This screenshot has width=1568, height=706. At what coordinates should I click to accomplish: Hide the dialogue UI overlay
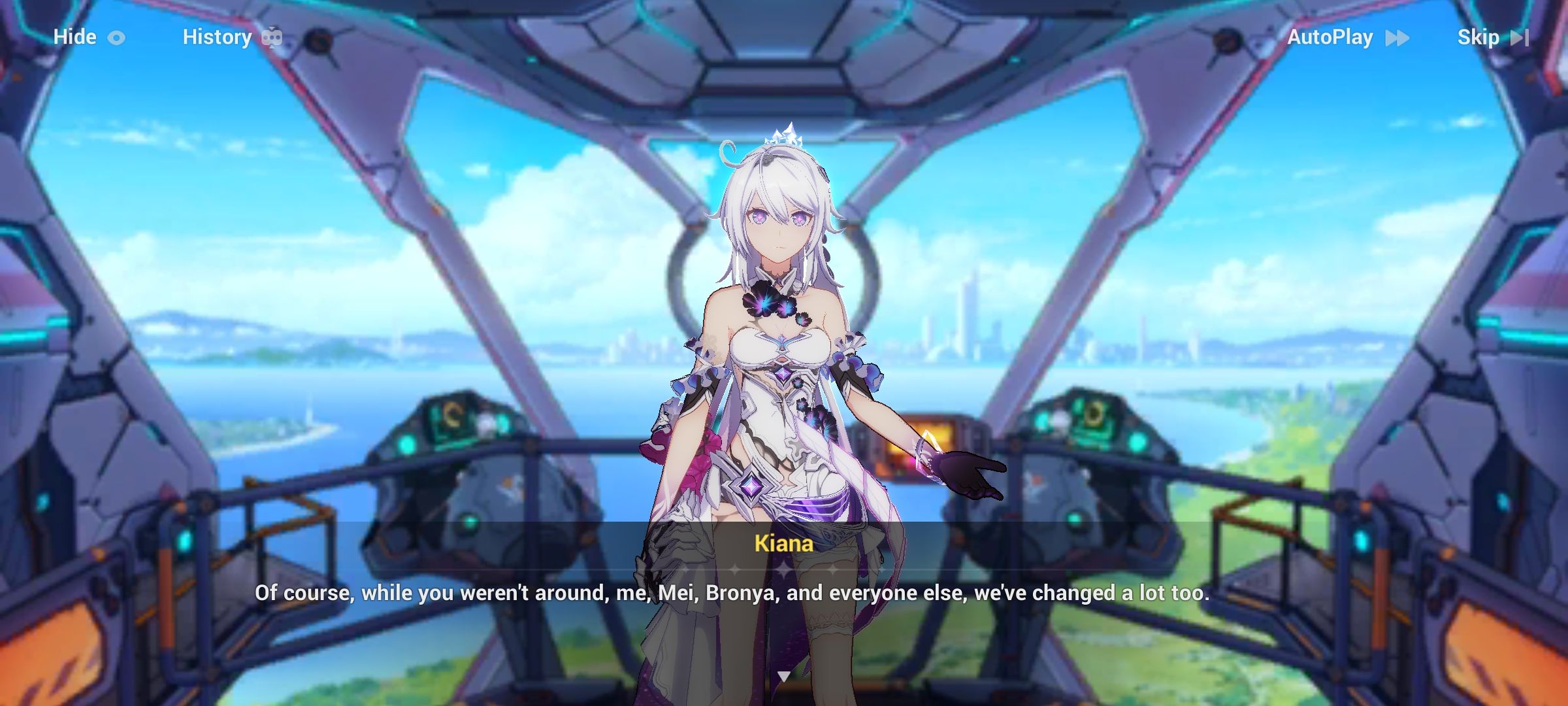[74, 37]
